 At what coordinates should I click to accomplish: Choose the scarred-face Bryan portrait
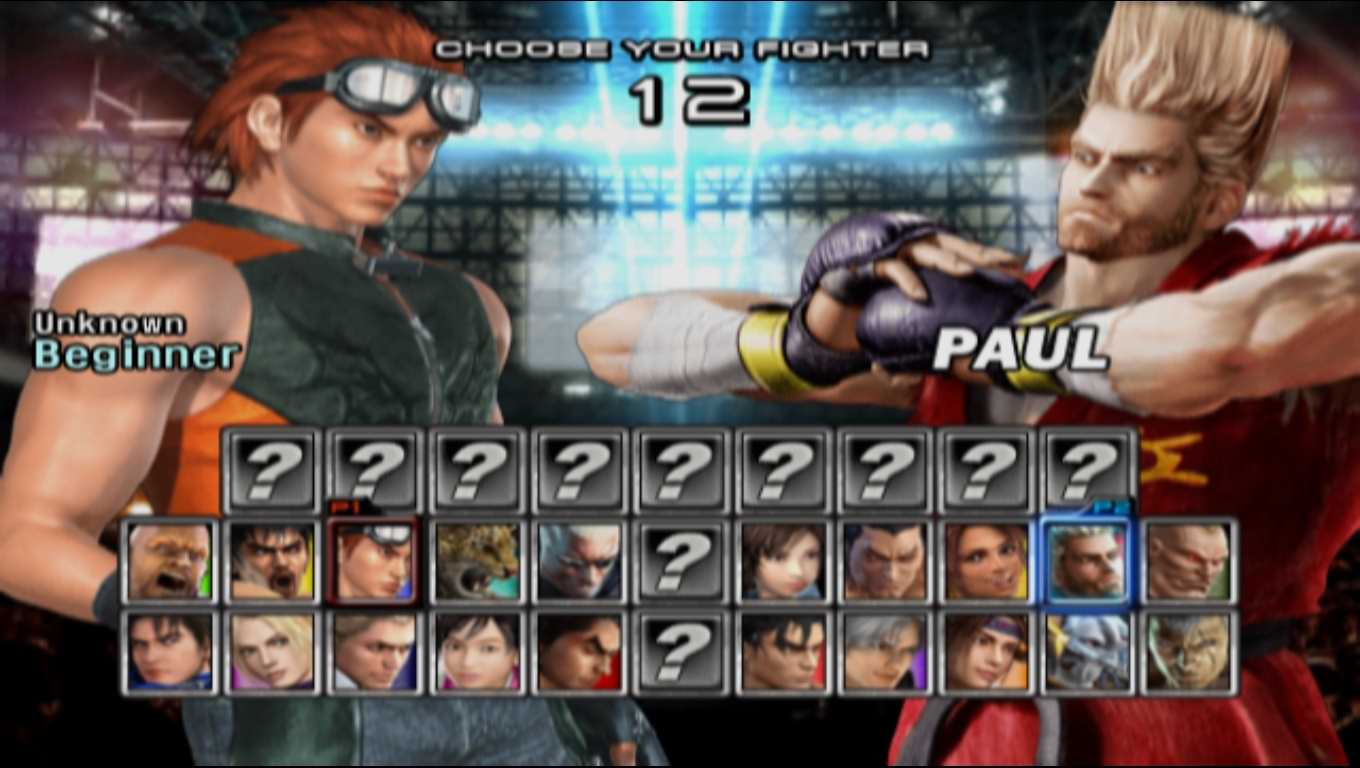pos(1189,652)
